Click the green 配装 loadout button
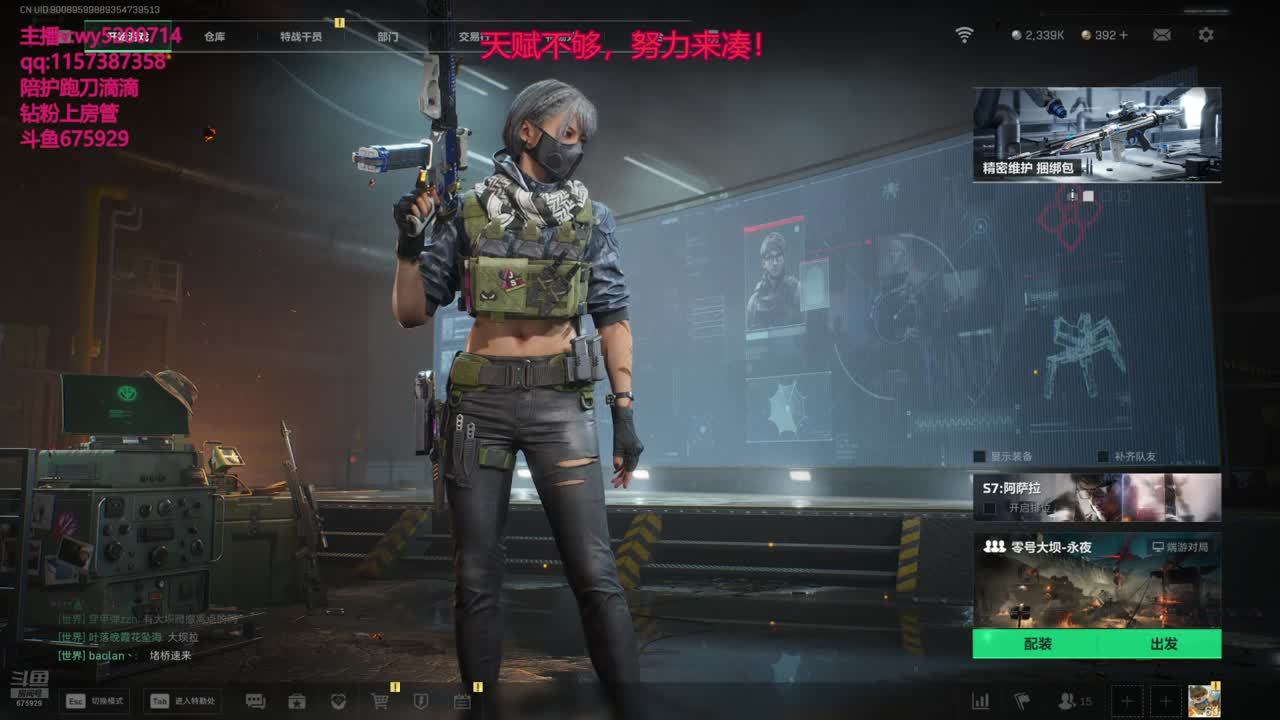 point(1037,644)
